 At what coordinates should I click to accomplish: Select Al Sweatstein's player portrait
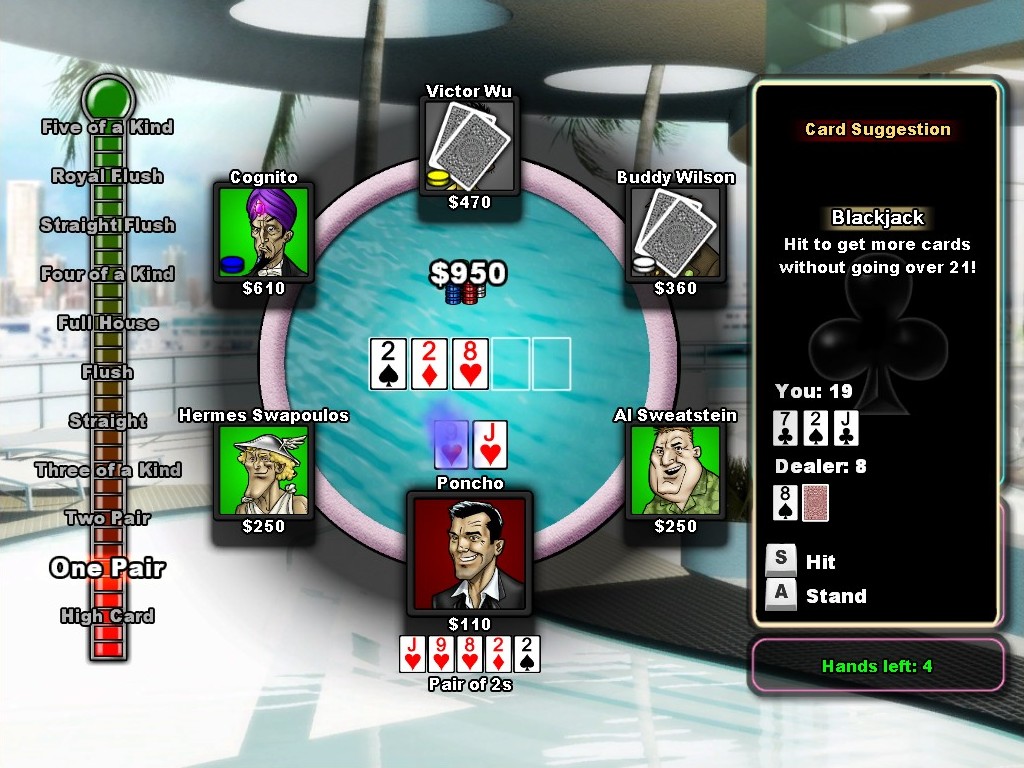coord(675,470)
